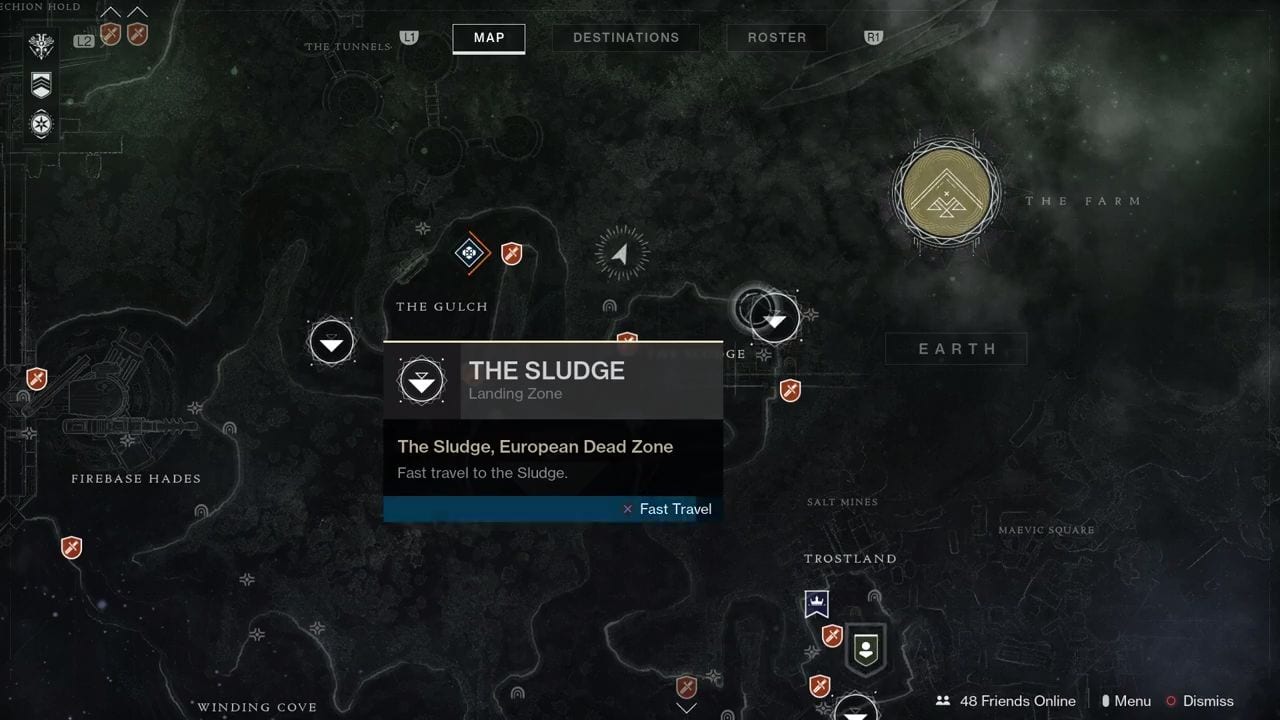This screenshot has height=720, width=1280.
Task: Open the chevron shield icon in left panel
Action: 41,85
